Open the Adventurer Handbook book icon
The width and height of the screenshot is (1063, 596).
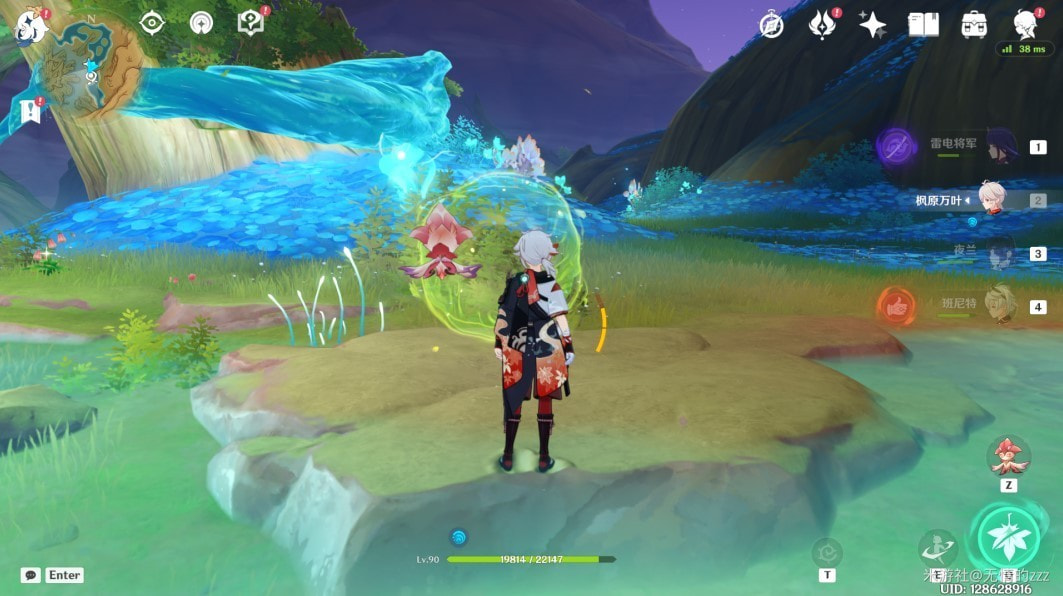923,25
